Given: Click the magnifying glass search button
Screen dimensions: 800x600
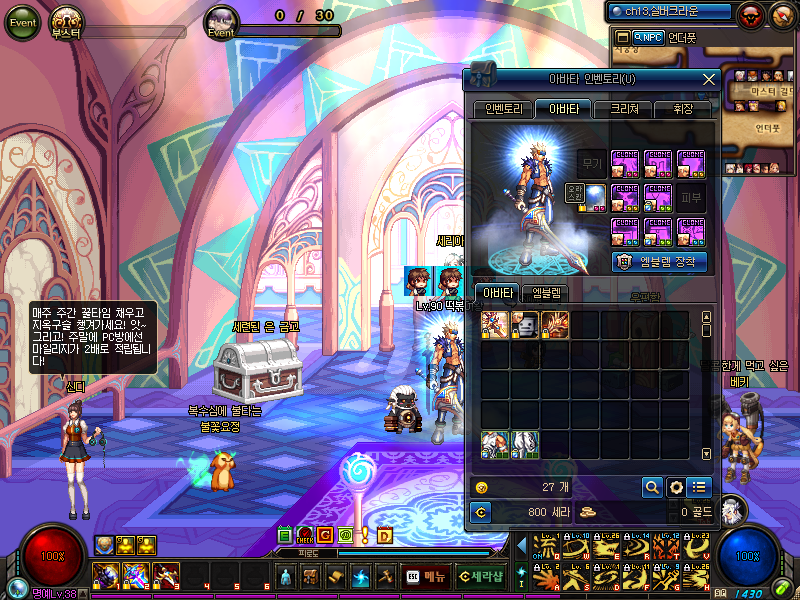Looking at the screenshot, I should 651,487.
